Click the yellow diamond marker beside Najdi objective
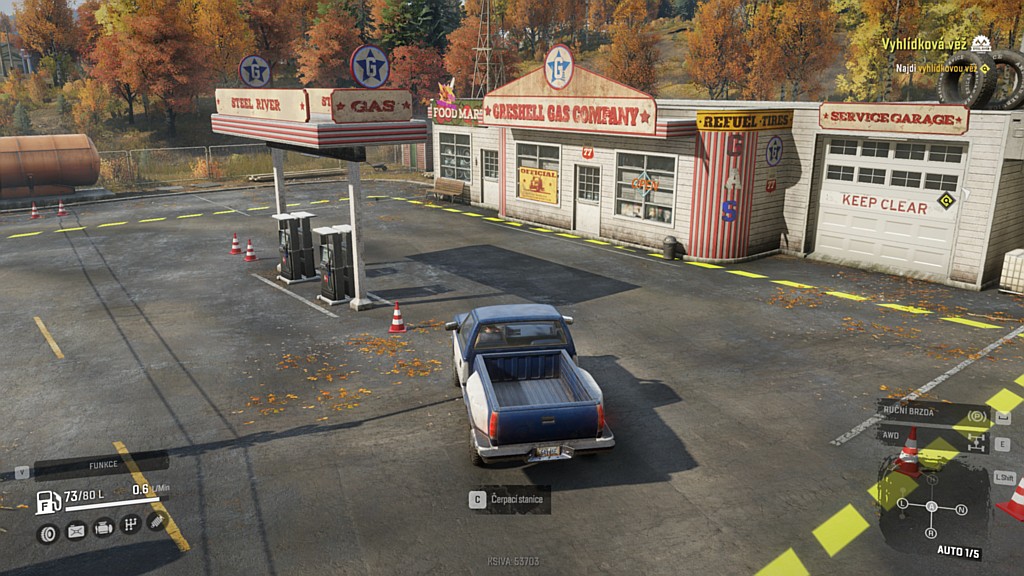Viewport: 1024px width, 576px height. [x=985, y=68]
